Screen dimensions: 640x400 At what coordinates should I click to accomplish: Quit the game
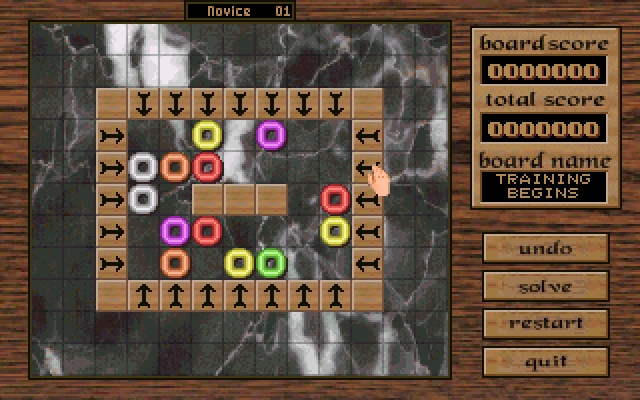click(x=546, y=361)
